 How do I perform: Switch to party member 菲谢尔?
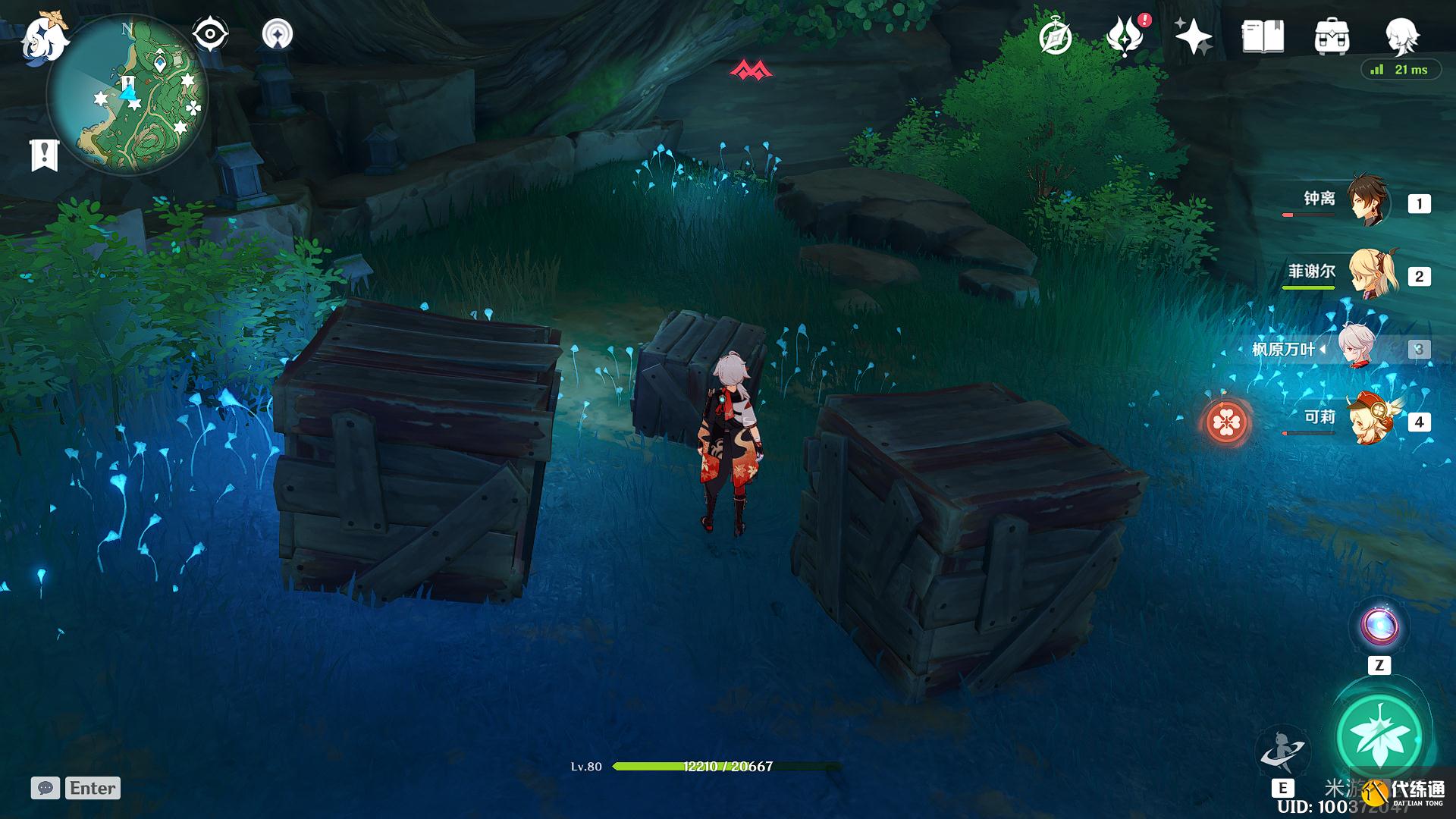click(1371, 274)
